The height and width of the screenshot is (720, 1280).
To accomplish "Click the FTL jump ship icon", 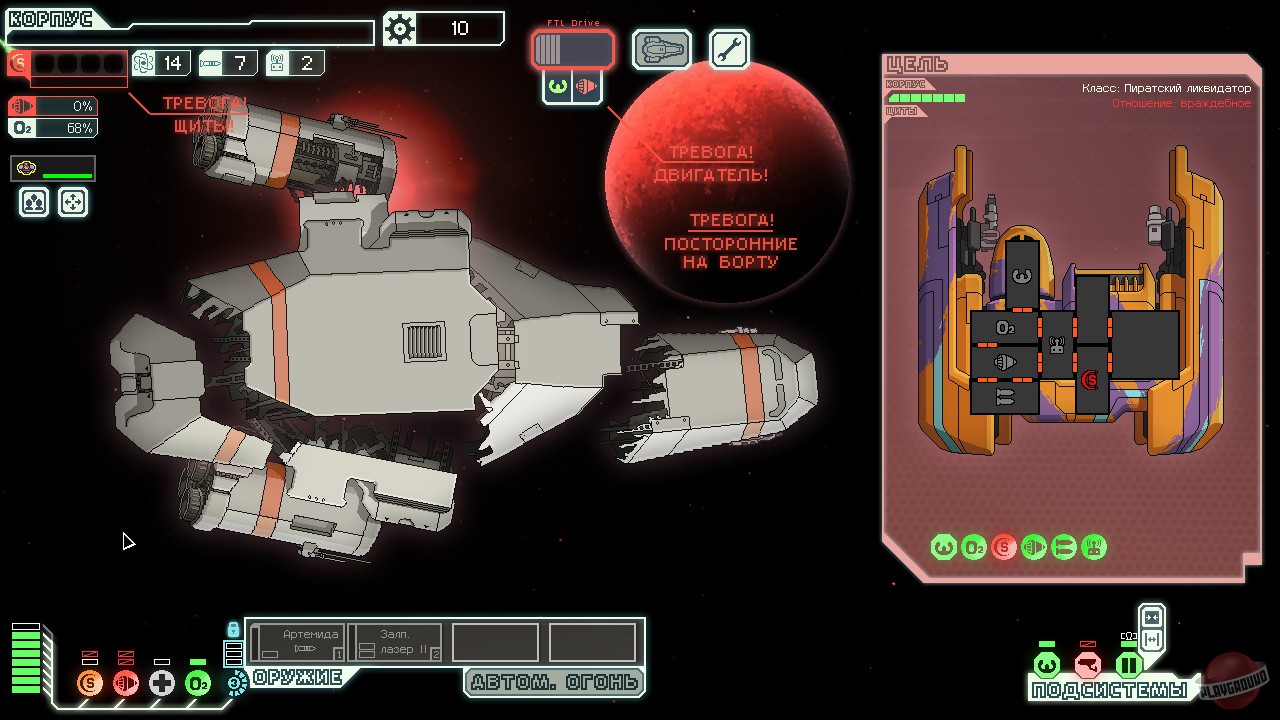I will 660,48.
